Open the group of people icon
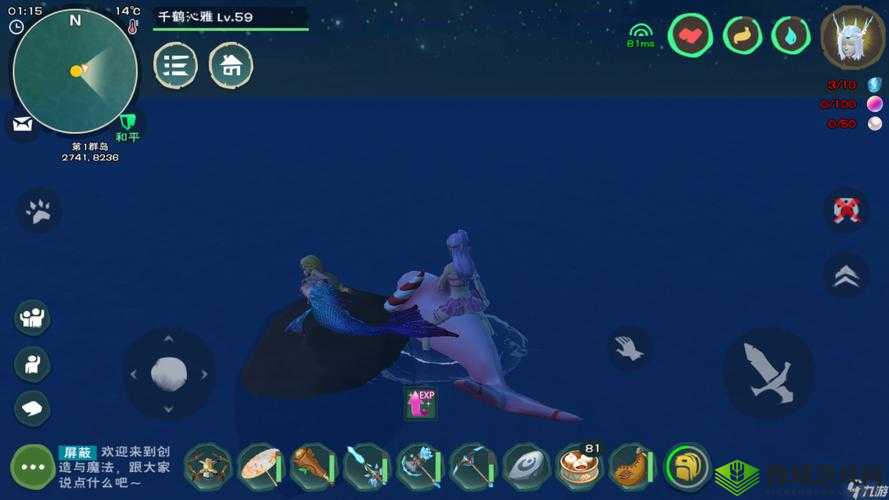The image size is (889, 500). tap(32, 318)
